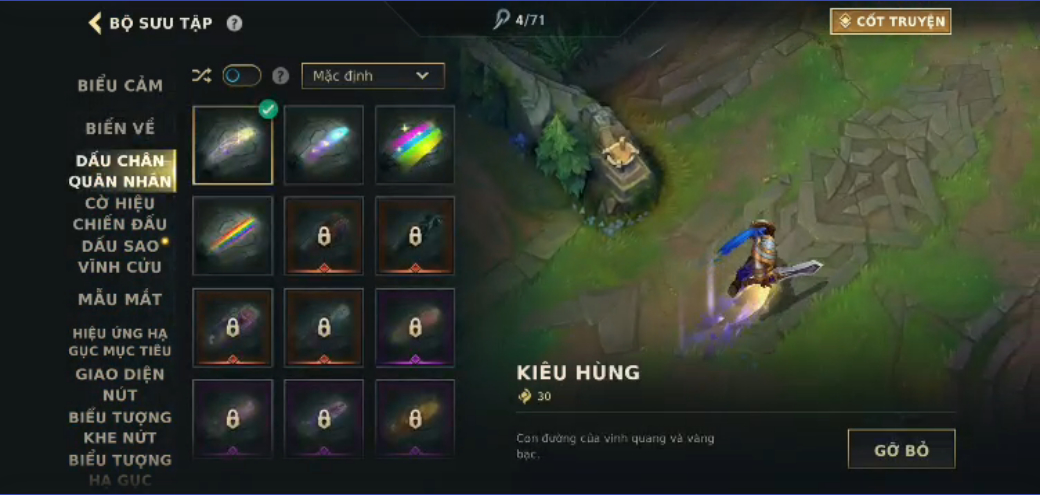Toggle the shuffle switch
Viewport: 1040px width, 495px height.
click(x=241, y=76)
